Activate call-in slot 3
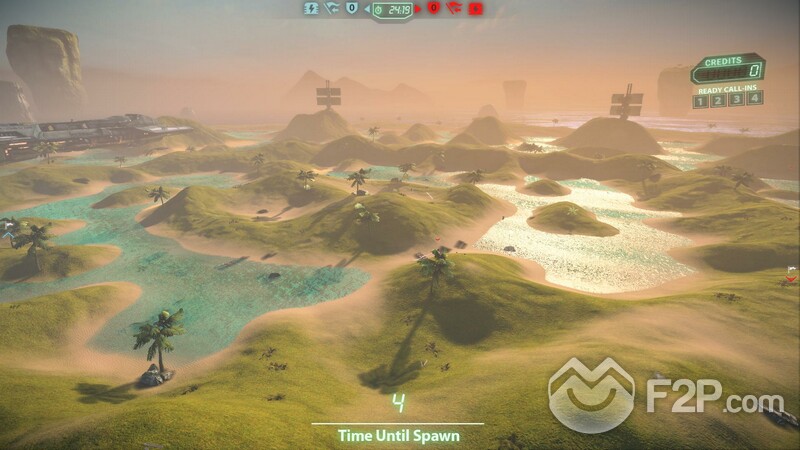800x450 pixels. (737, 99)
